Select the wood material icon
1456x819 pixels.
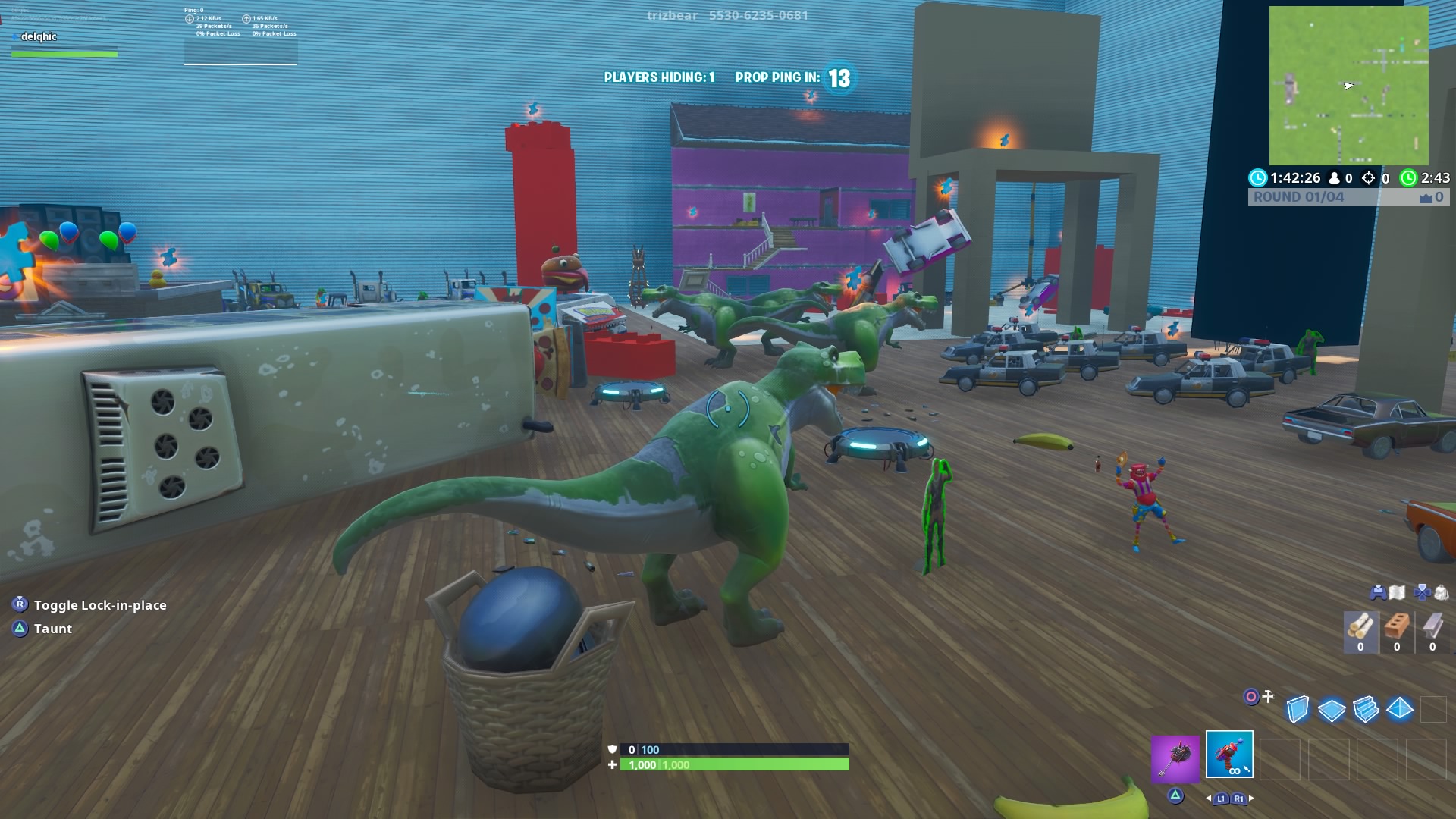click(1360, 625)
